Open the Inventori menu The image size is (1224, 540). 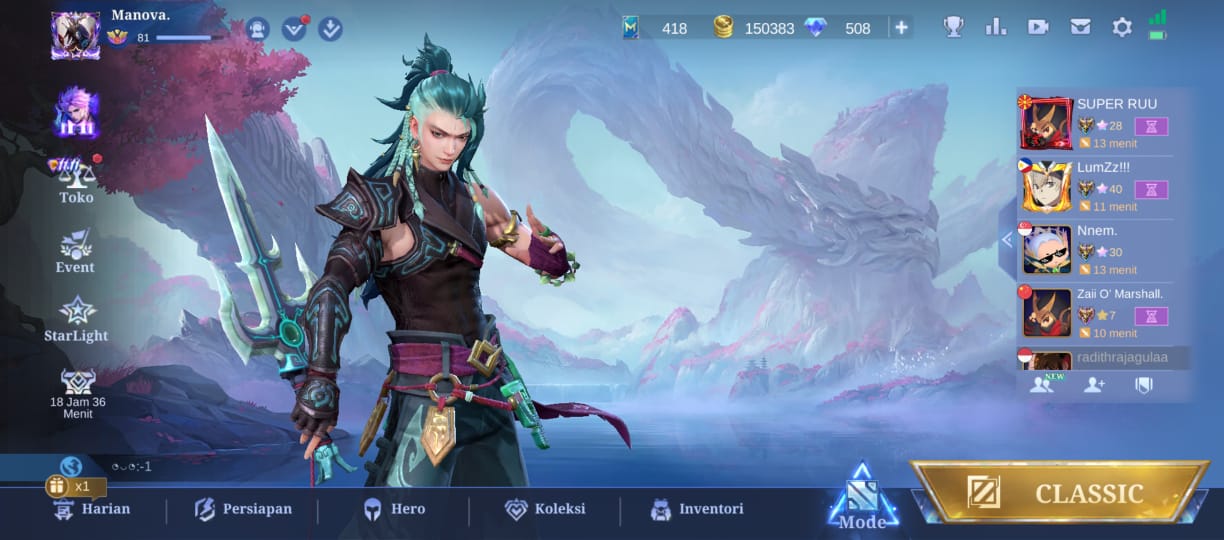(x=697, y=509)
